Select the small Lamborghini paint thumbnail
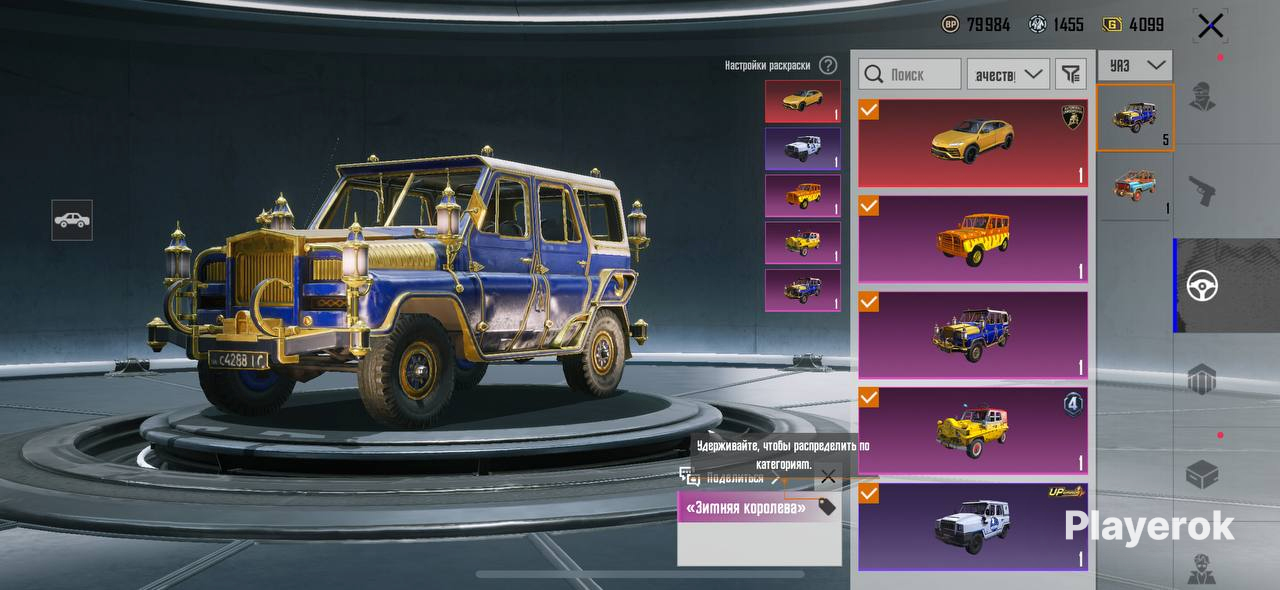 (802, 101)
